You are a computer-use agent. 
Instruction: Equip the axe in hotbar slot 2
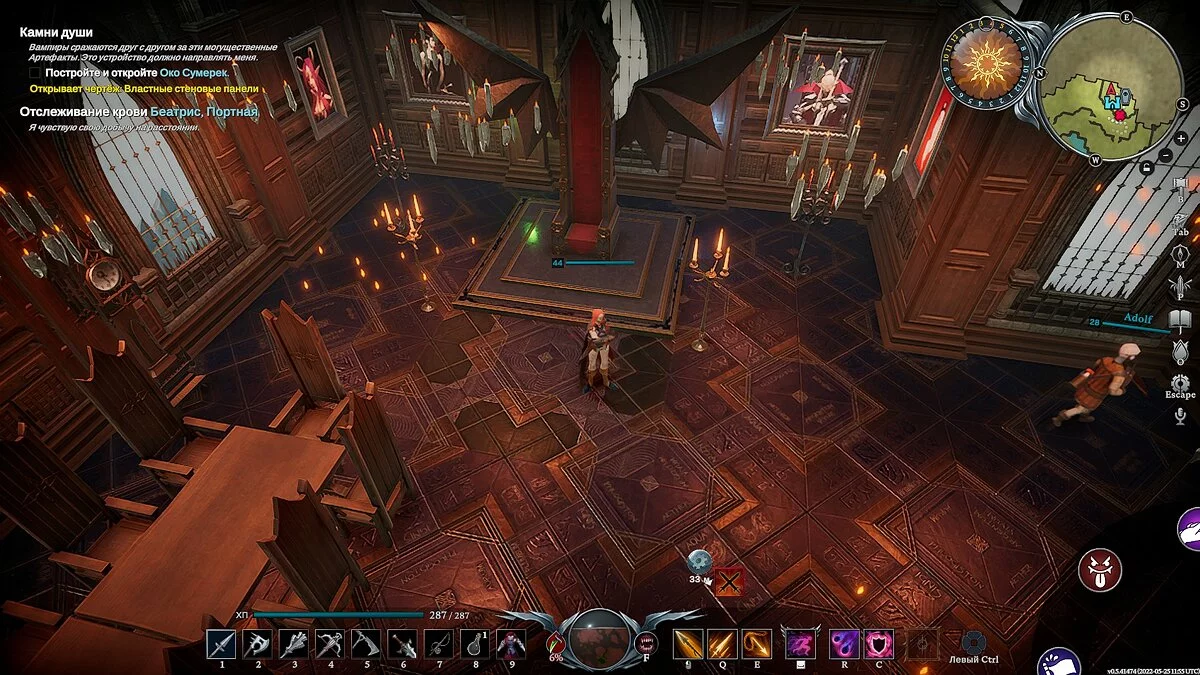(257, 644)
